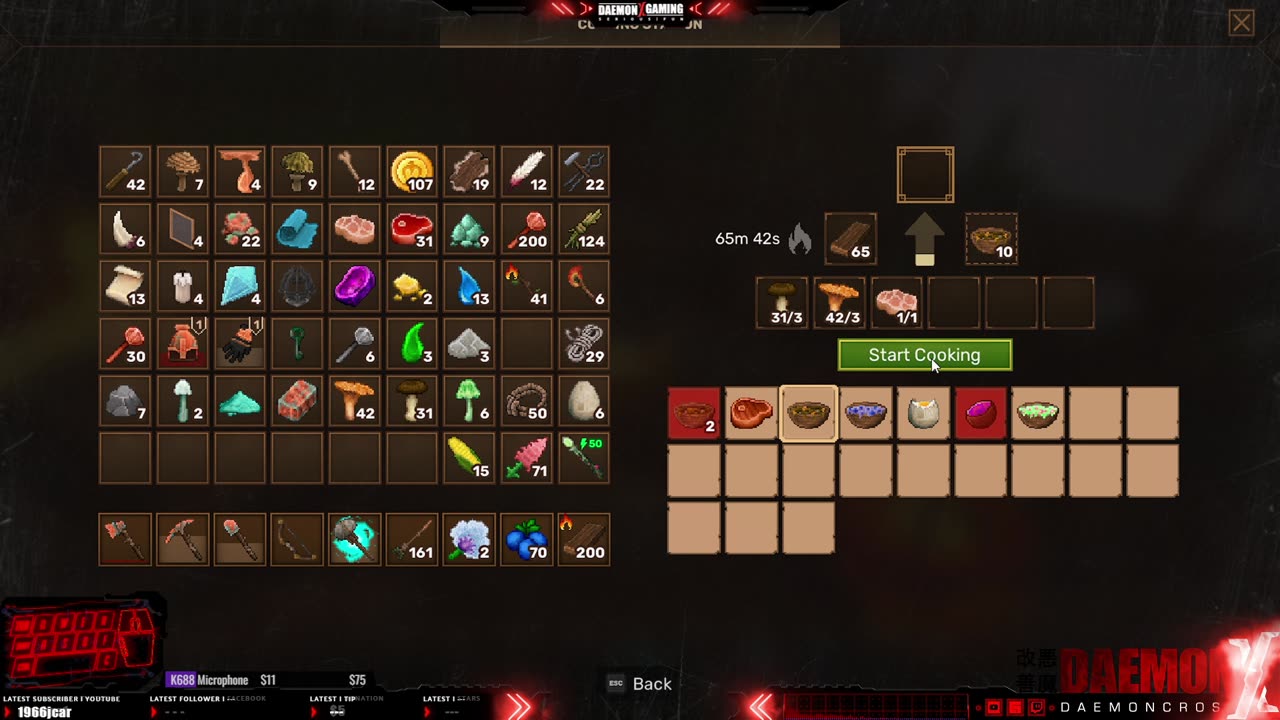Select the bow in the hotbar
Viewport: 1280px width, 720px height.
pyautogui.click(x=297, y=539)
